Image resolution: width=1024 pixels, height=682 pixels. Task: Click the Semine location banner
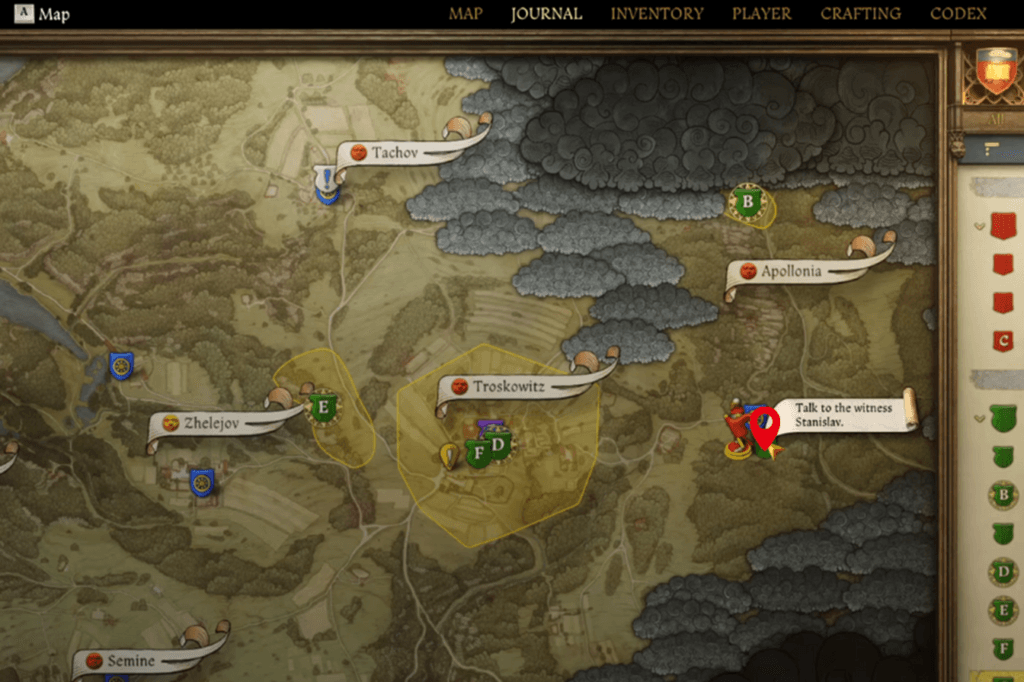coord(131,661)
